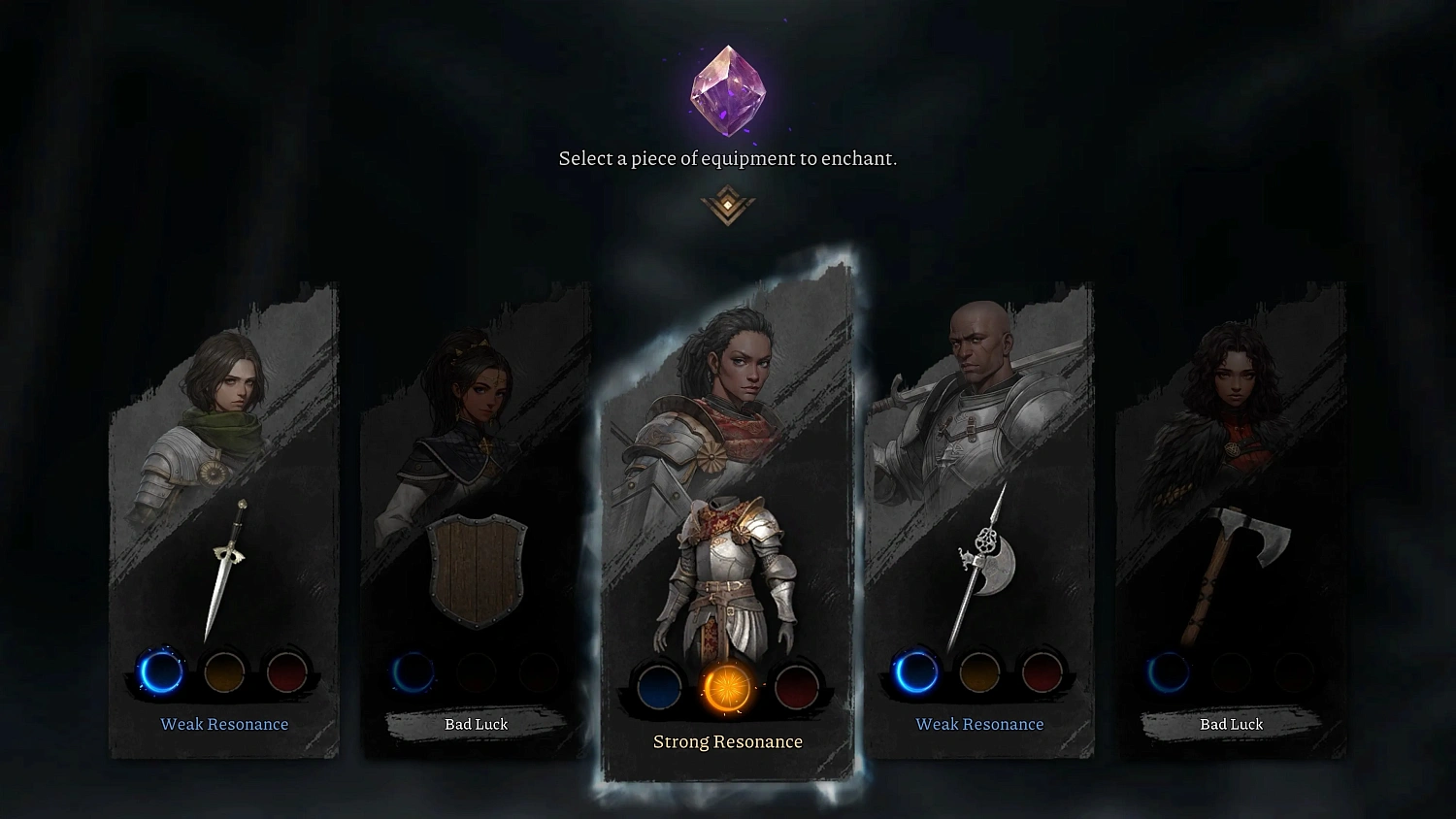Image resolution: width=1456 pixels, height=819 pixels.
Task: Click the yellow orb under the bald warrior
Action: pos(979,672)
